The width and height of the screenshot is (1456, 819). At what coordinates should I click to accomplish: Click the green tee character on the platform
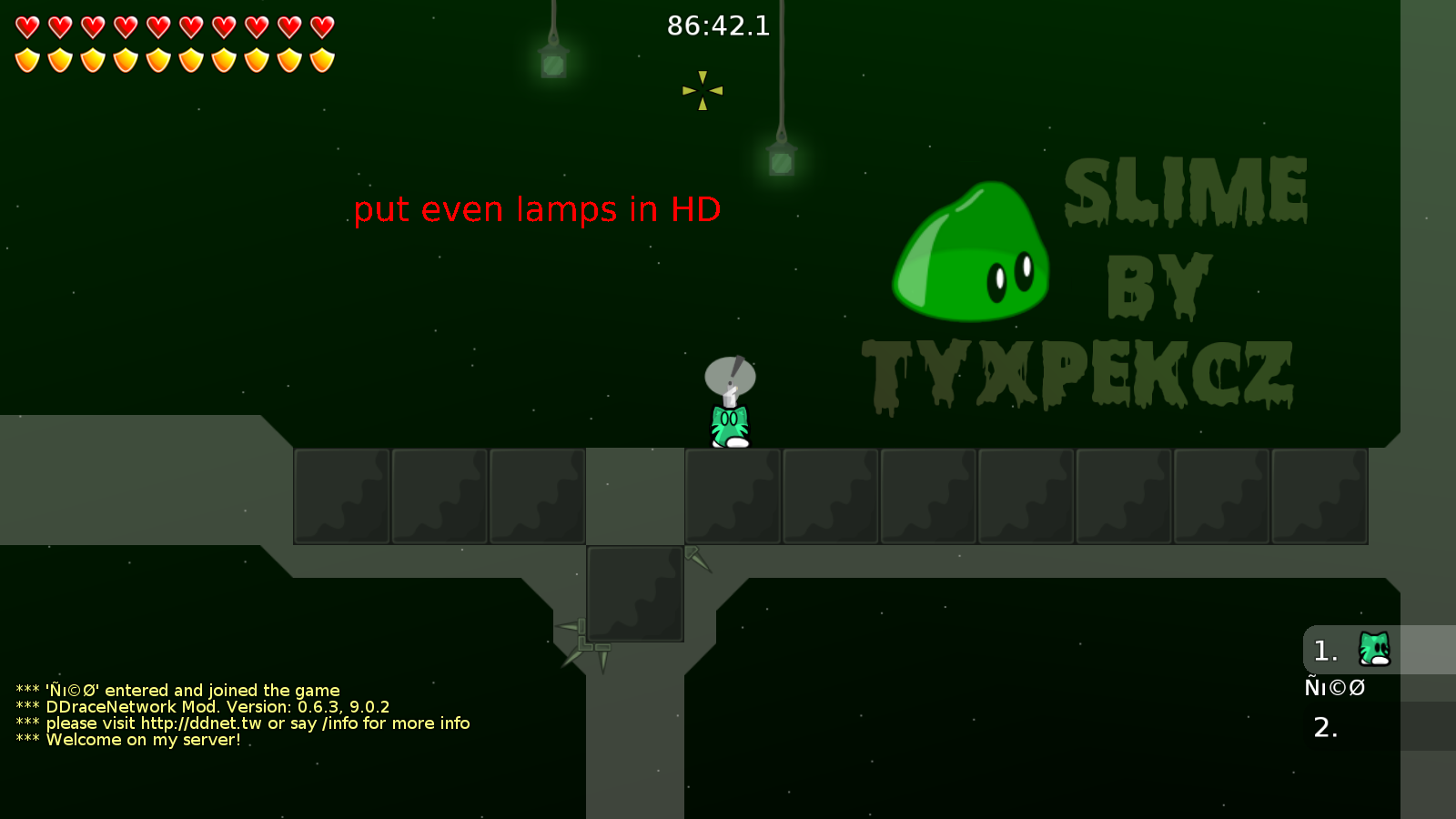tap(728, 423)
